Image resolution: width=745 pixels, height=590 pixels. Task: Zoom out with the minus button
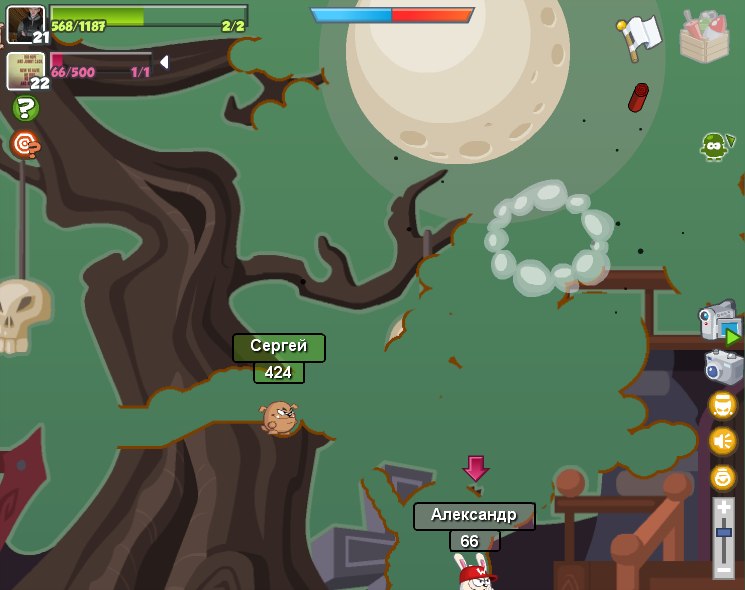(724, 569)
